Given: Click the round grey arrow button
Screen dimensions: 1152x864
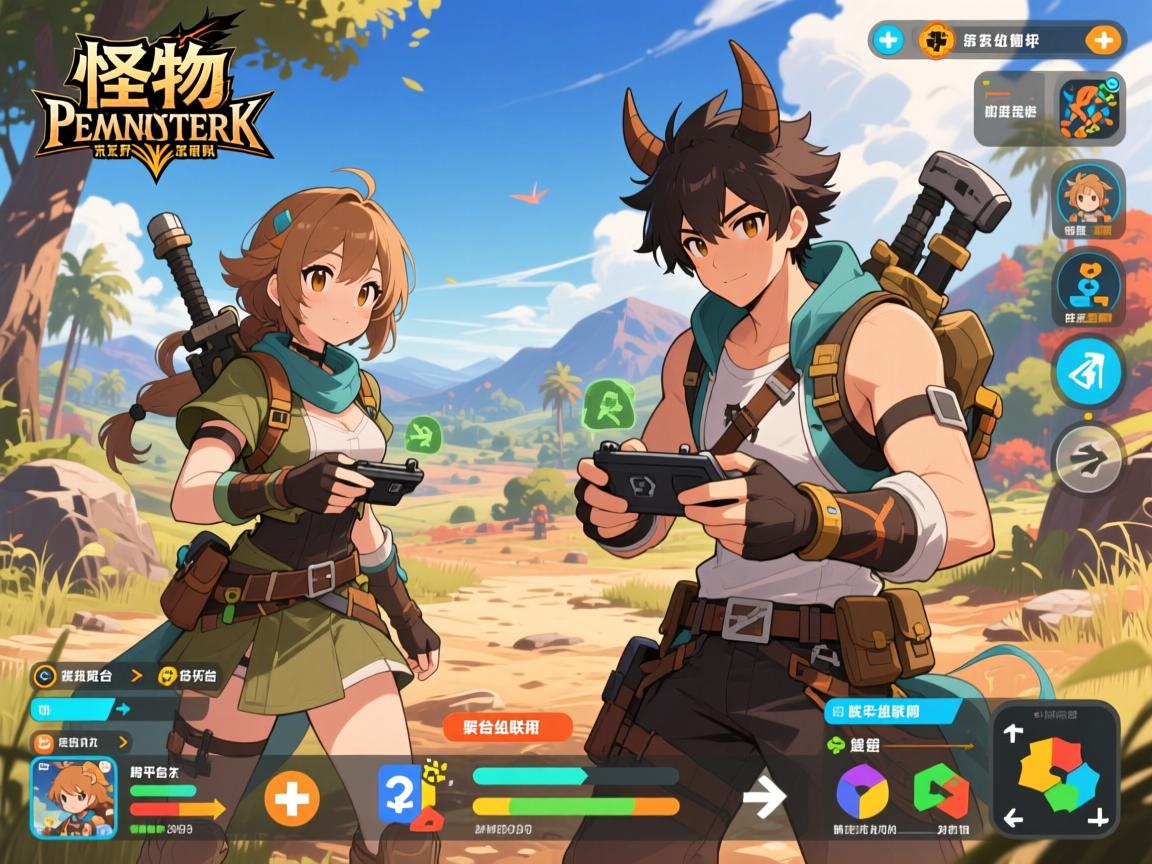Looking at the screenshot, I should 1088,458.
